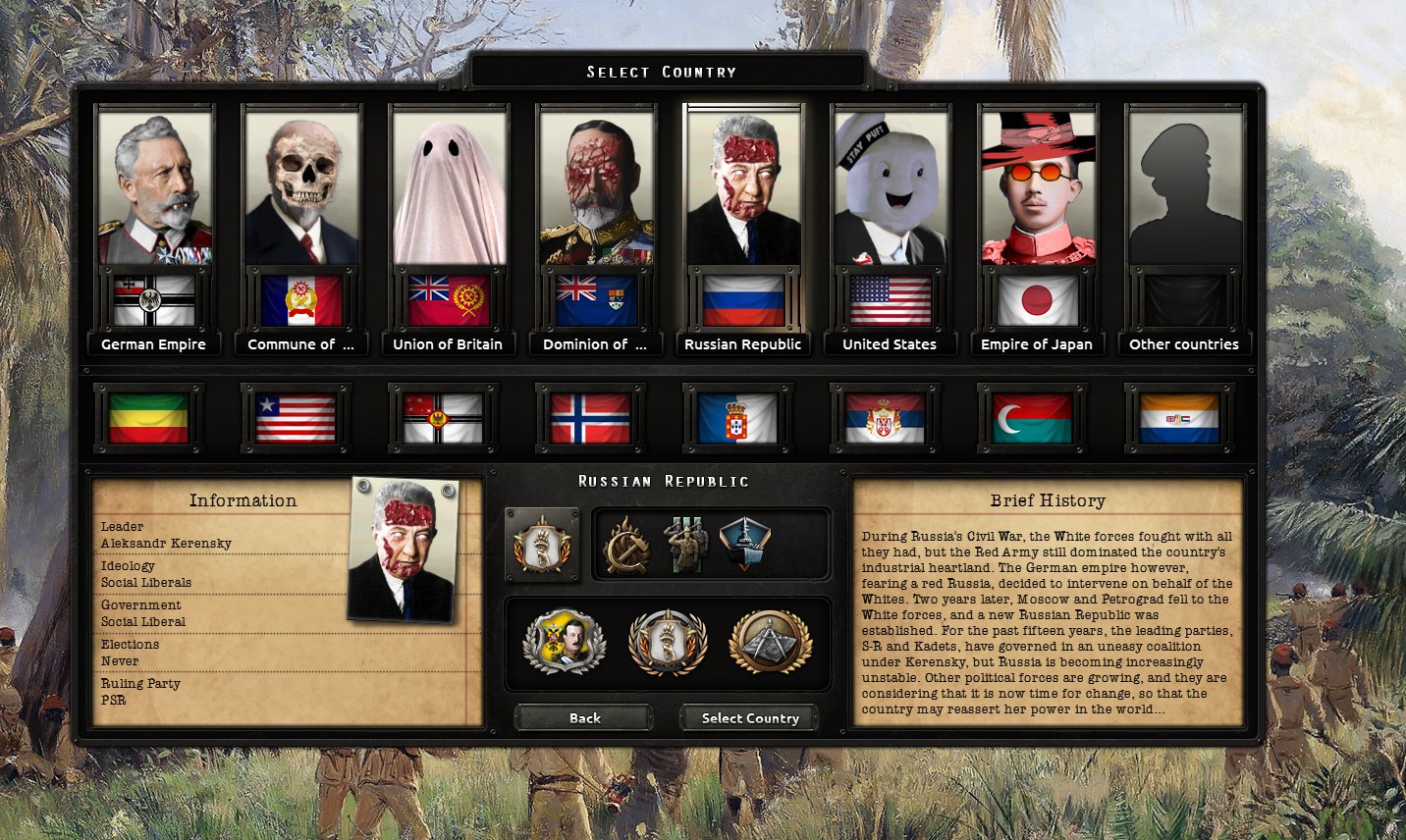Pick the Empire of Japan portrait
This screenshot has height=840, width=1406.
coord(1038,186)
